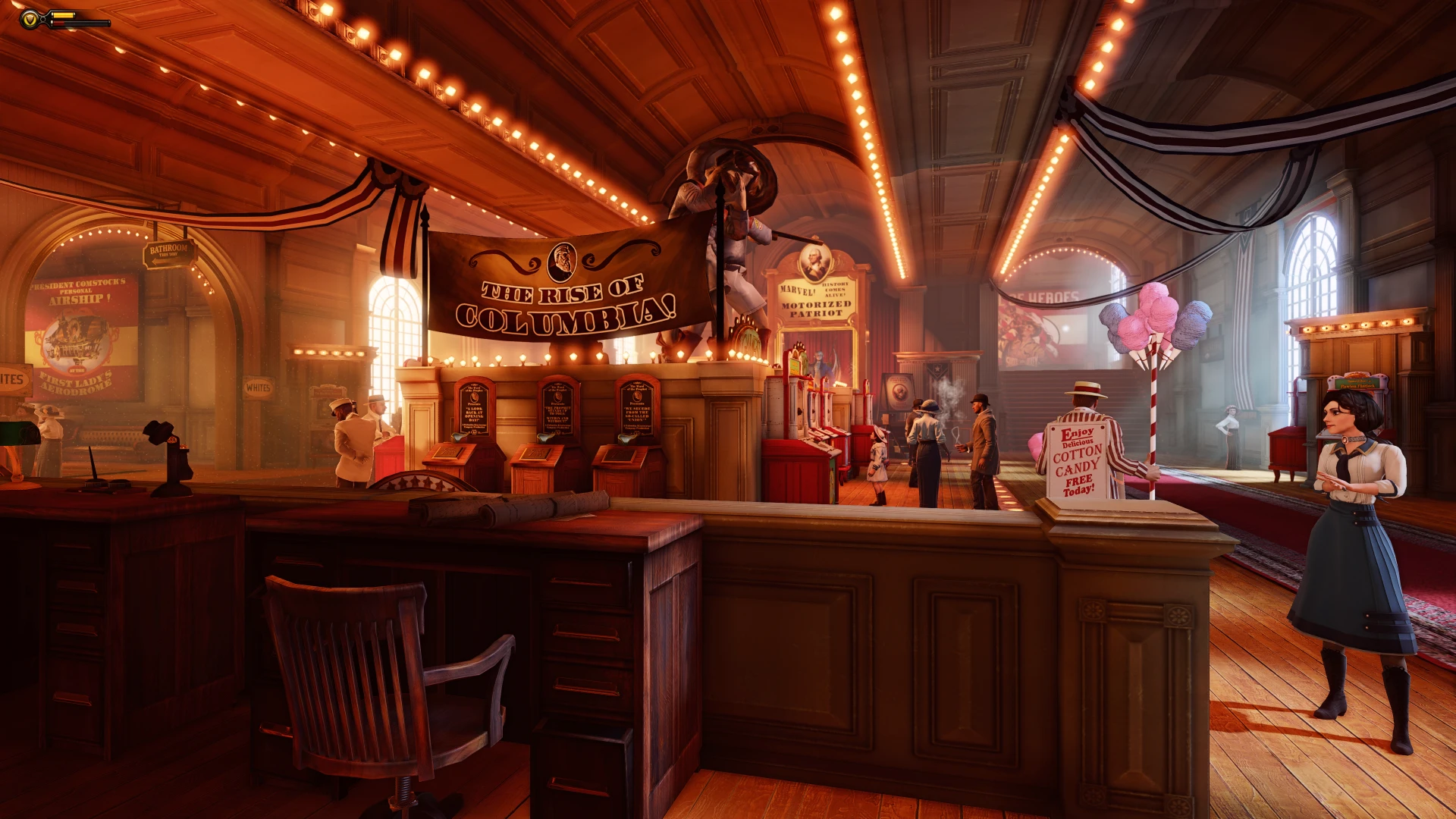Click the shield emblem icon in the HUD
The image size is (1456, 819).
point(30,19)
